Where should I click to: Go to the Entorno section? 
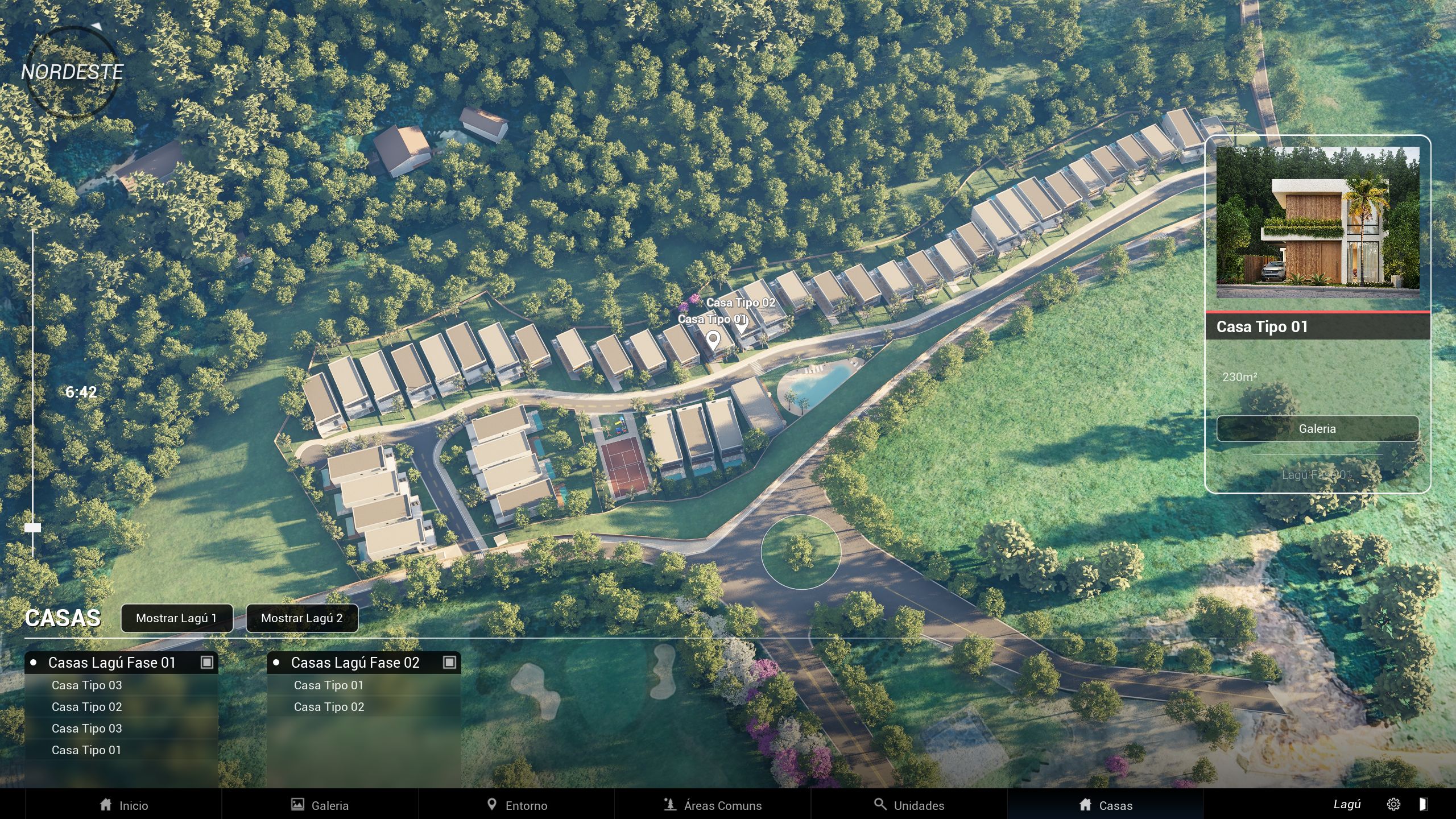(x=516, y=805)
